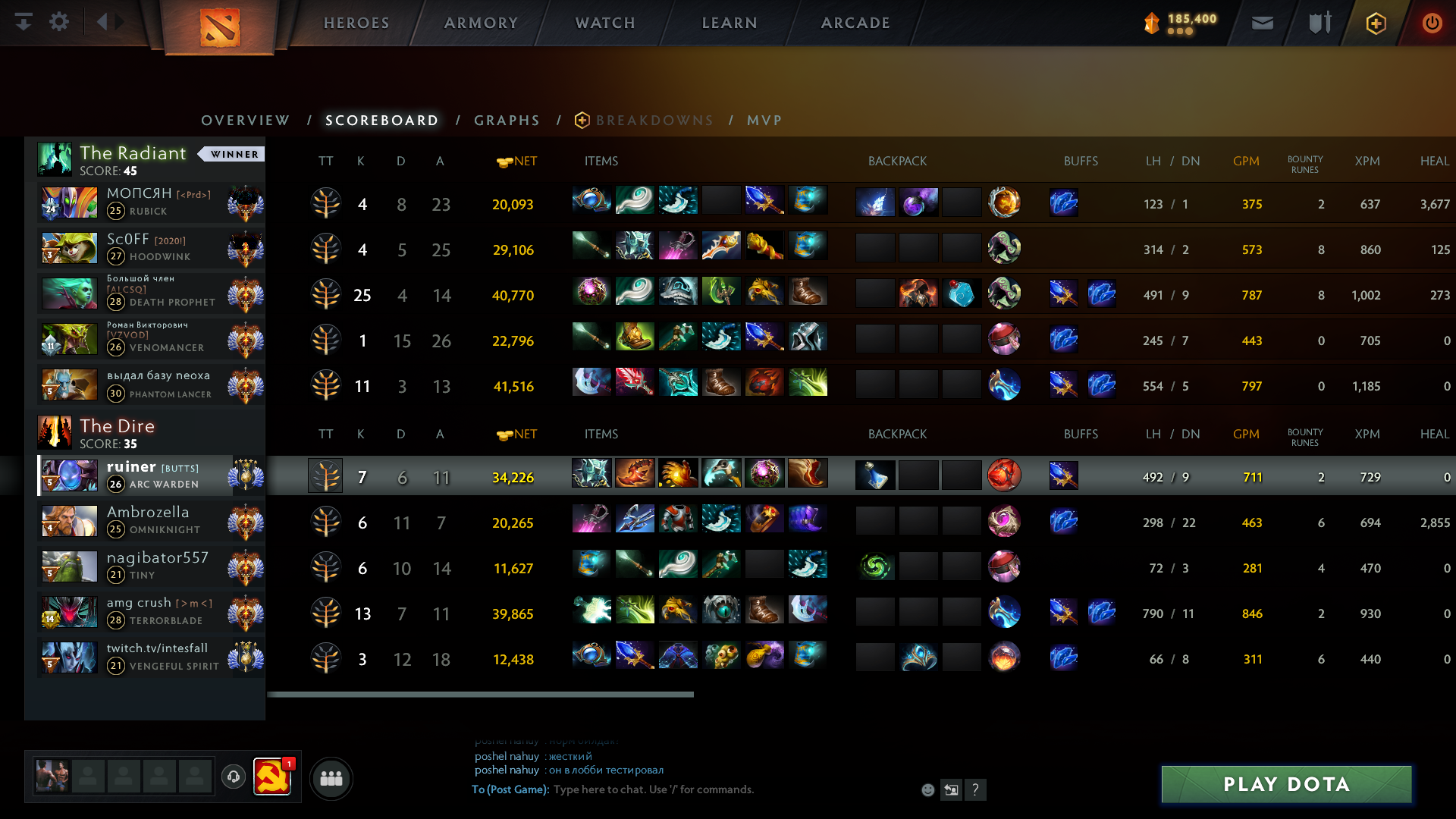Switch to the Overview tab
The image size is (1456, 819).
(x=245, y=121)
